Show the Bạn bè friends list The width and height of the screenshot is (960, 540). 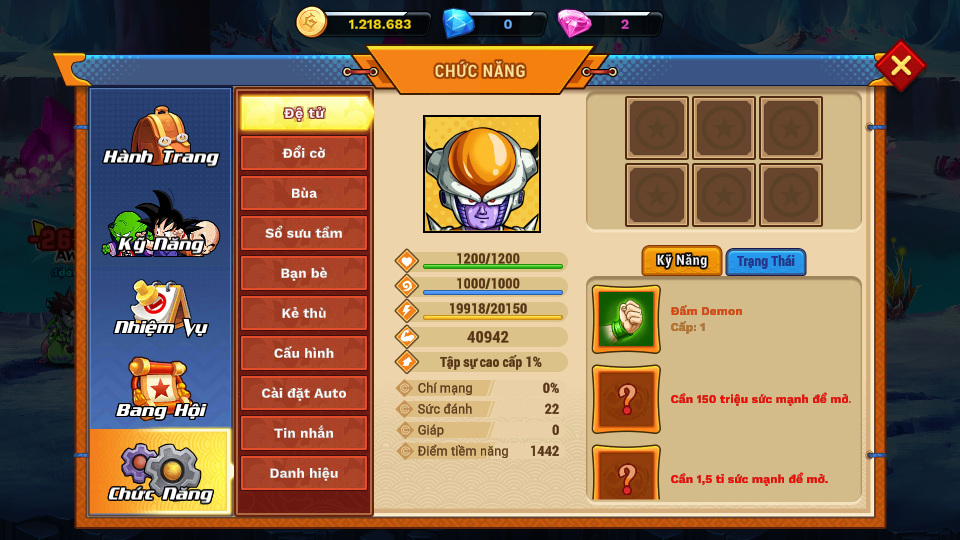304,273
